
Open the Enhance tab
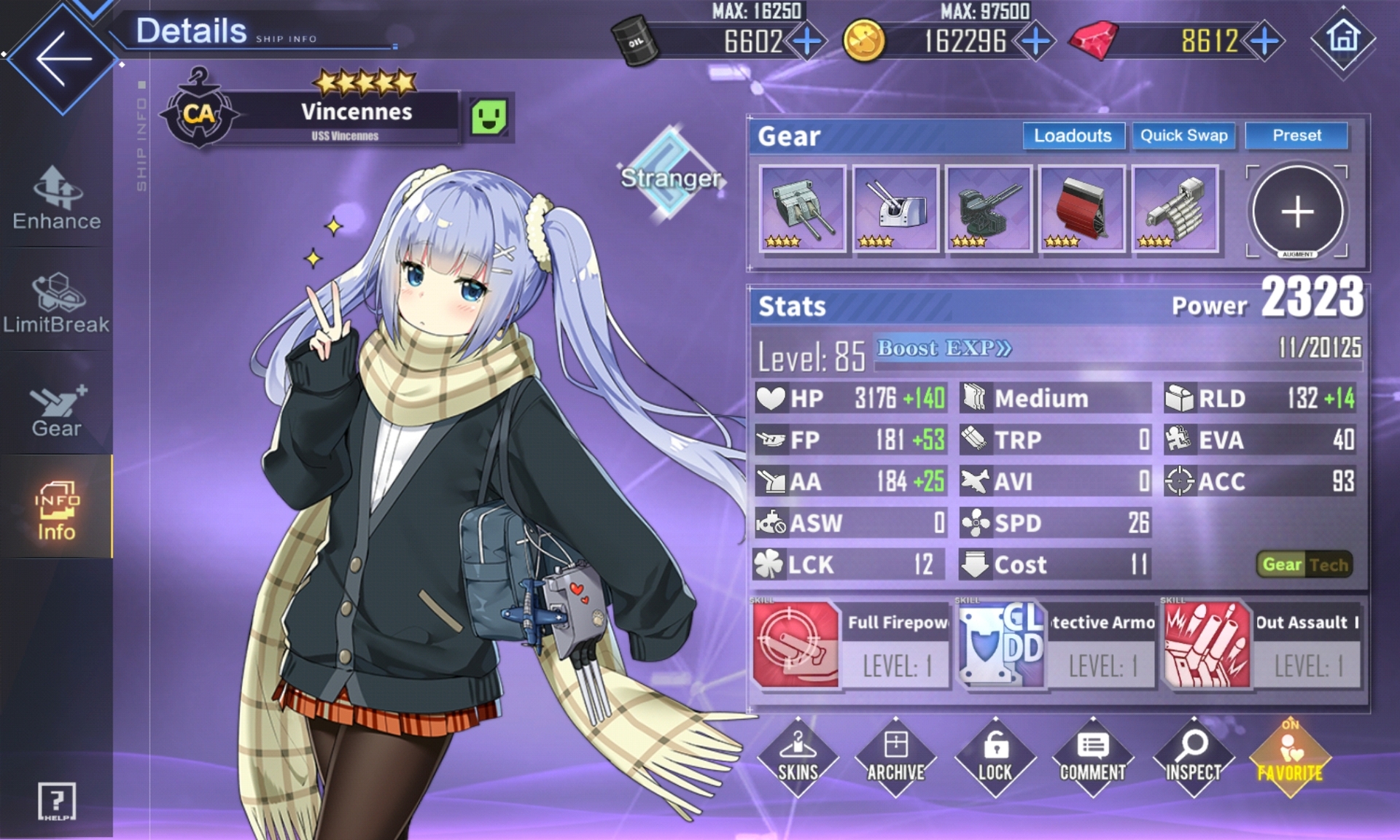click(x=56, y=198)
